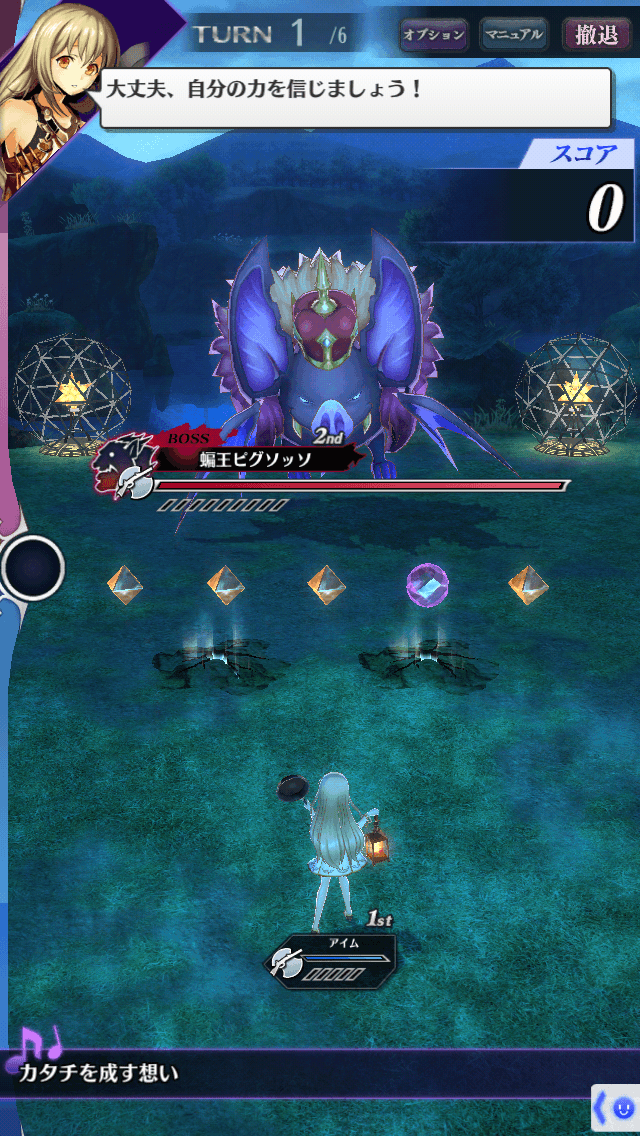Advance the advisor's speech bubble dialogue

355,98
